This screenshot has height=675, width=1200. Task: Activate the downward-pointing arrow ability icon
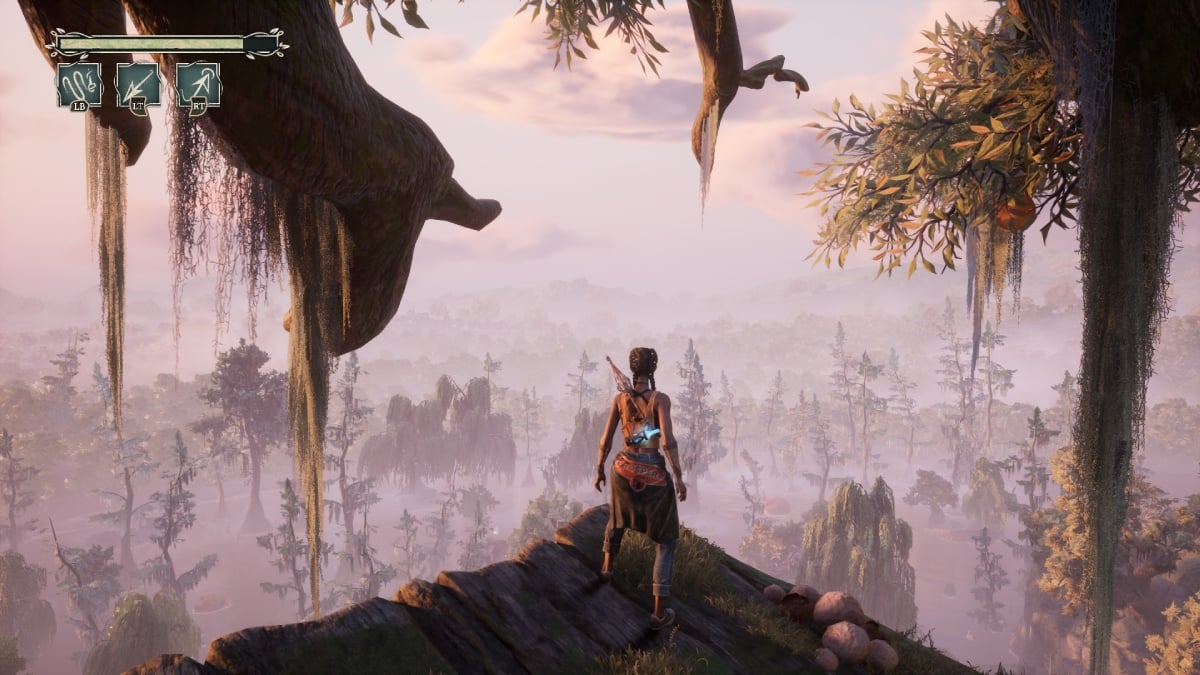point(138,85)
